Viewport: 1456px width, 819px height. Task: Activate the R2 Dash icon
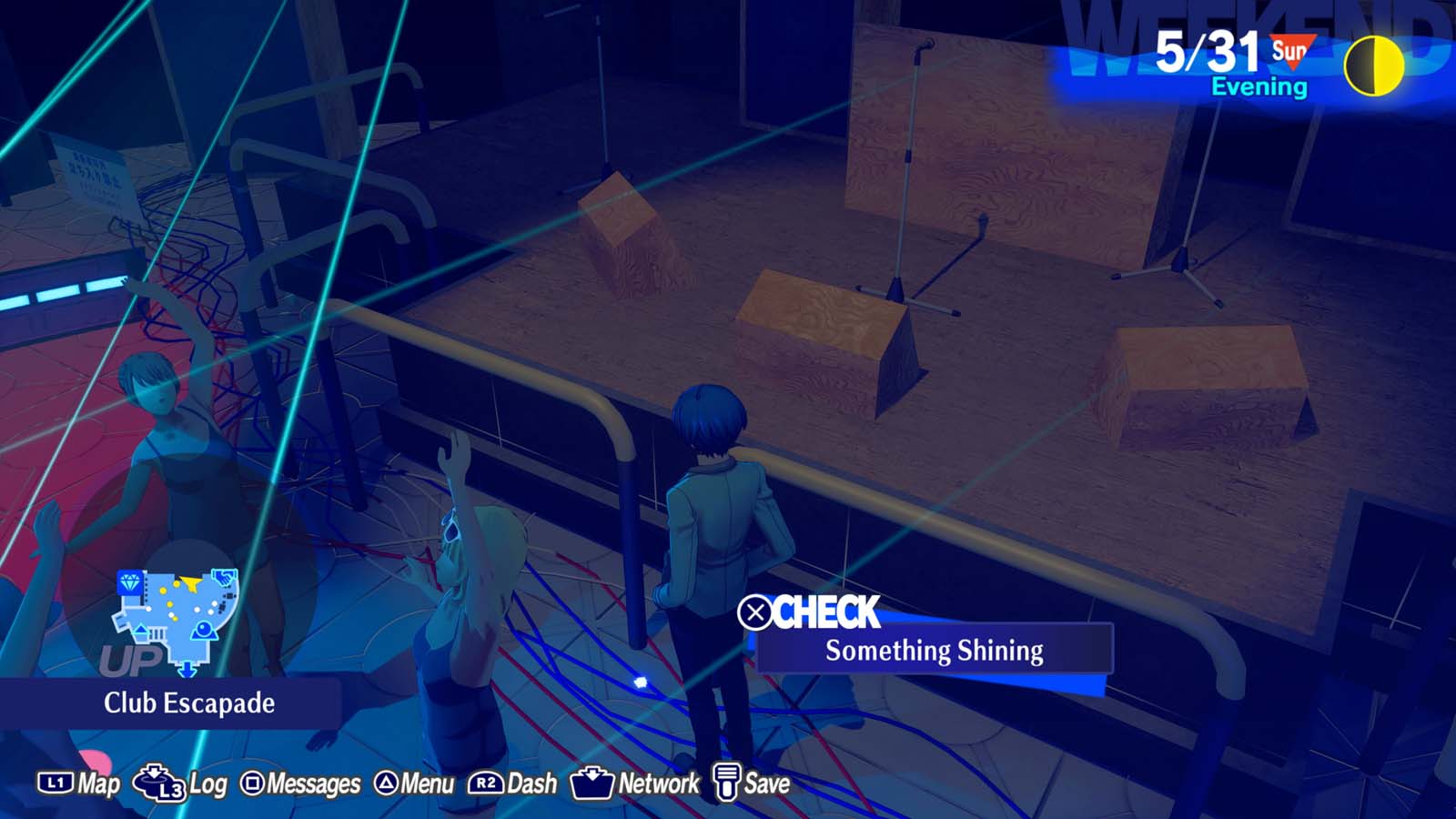click(484, 781)
